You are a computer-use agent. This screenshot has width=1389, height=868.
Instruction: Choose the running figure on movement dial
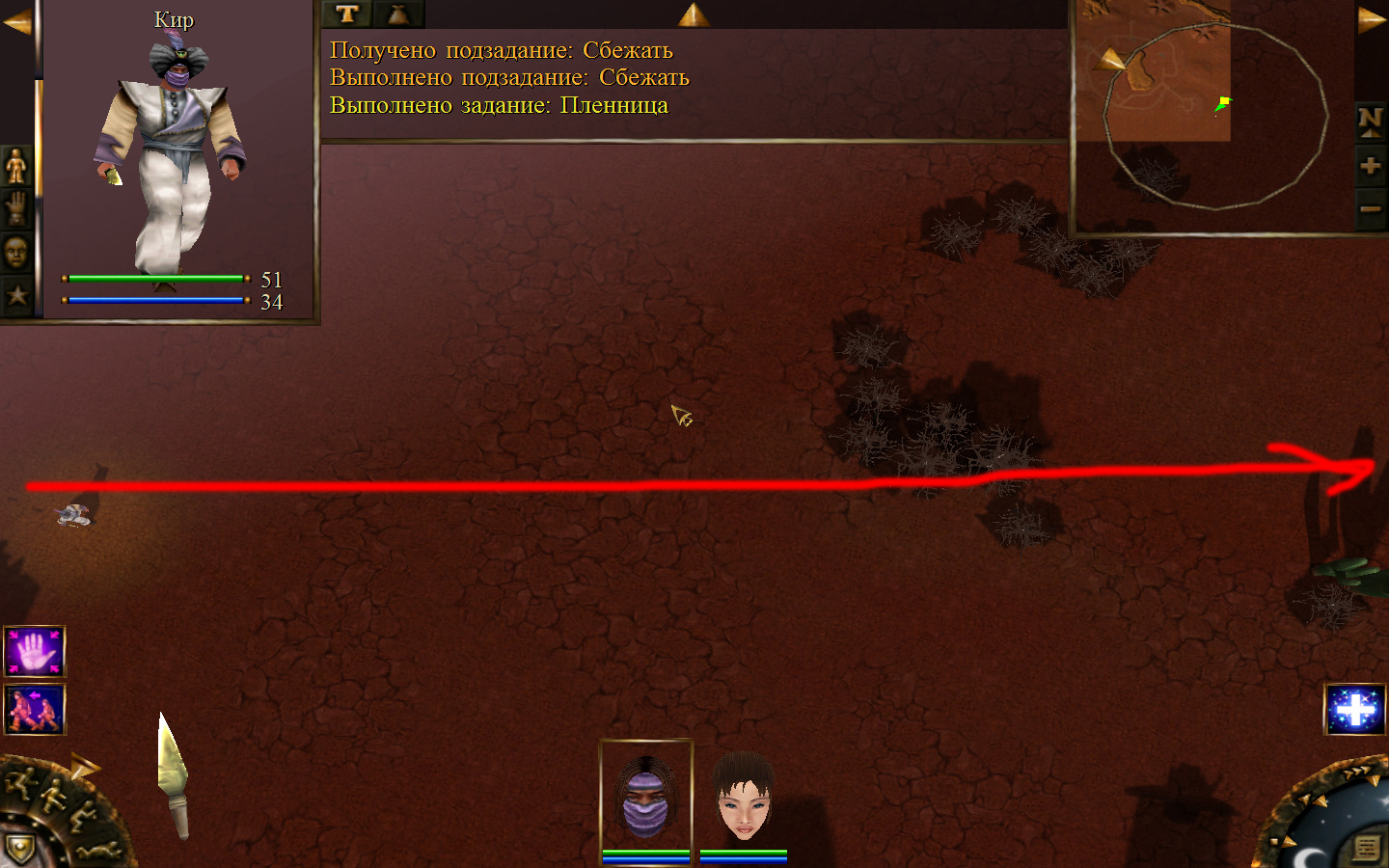[19, 781]
